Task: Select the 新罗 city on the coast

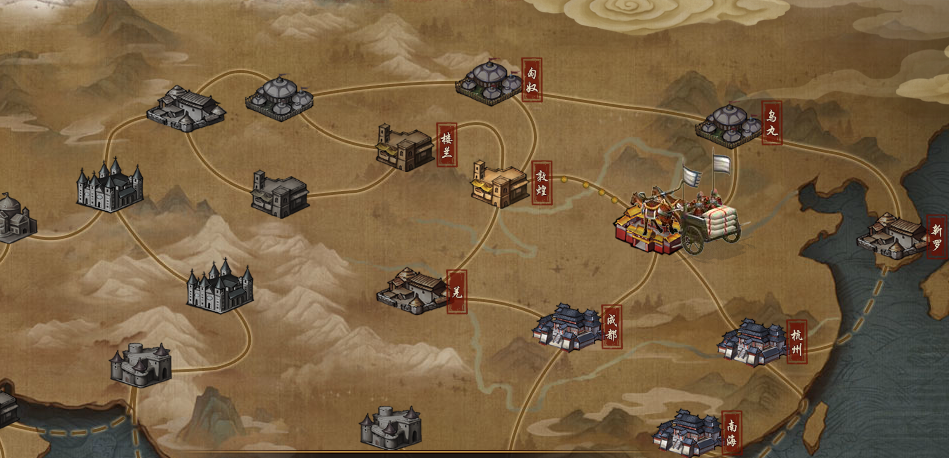Action: tap(892, 236)
